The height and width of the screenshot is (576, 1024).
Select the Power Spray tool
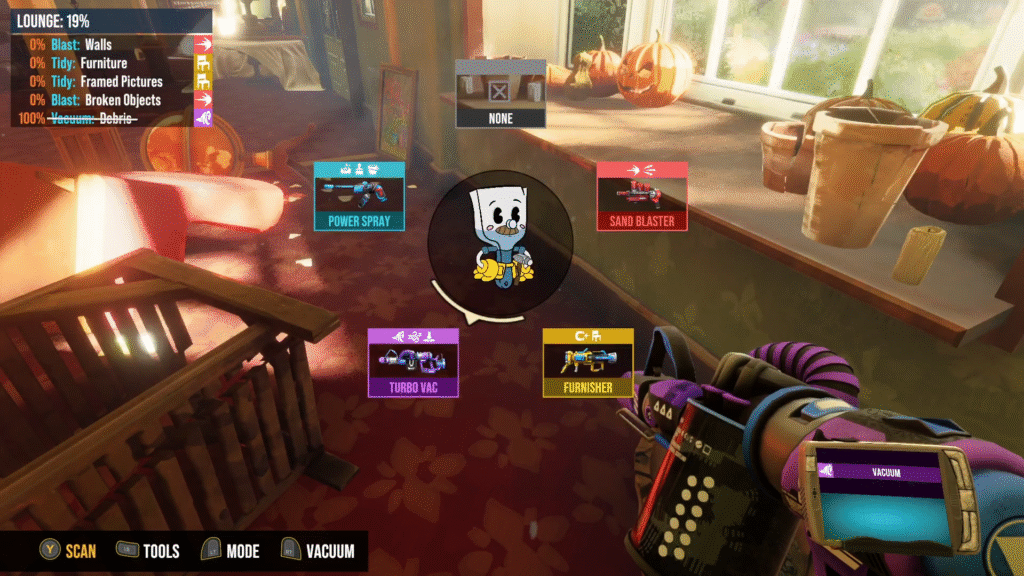pyautogui.click(x=359, y=196)
